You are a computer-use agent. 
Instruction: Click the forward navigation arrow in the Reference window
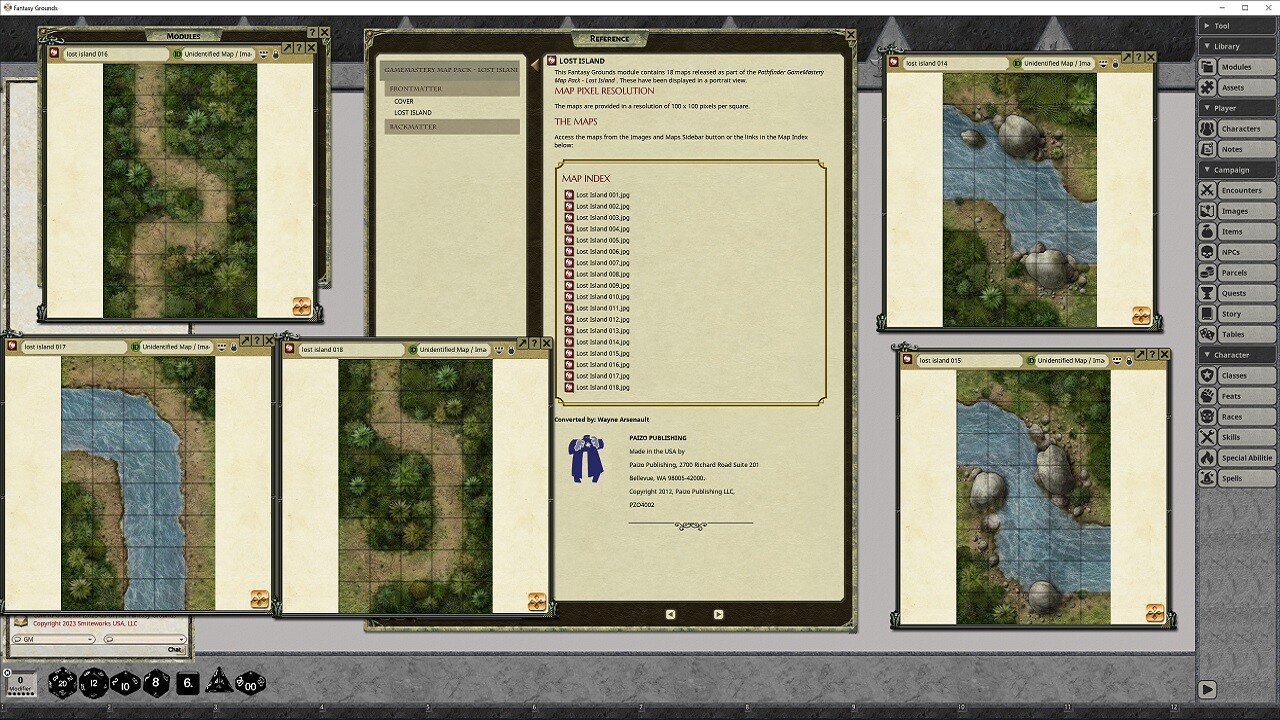717,613
